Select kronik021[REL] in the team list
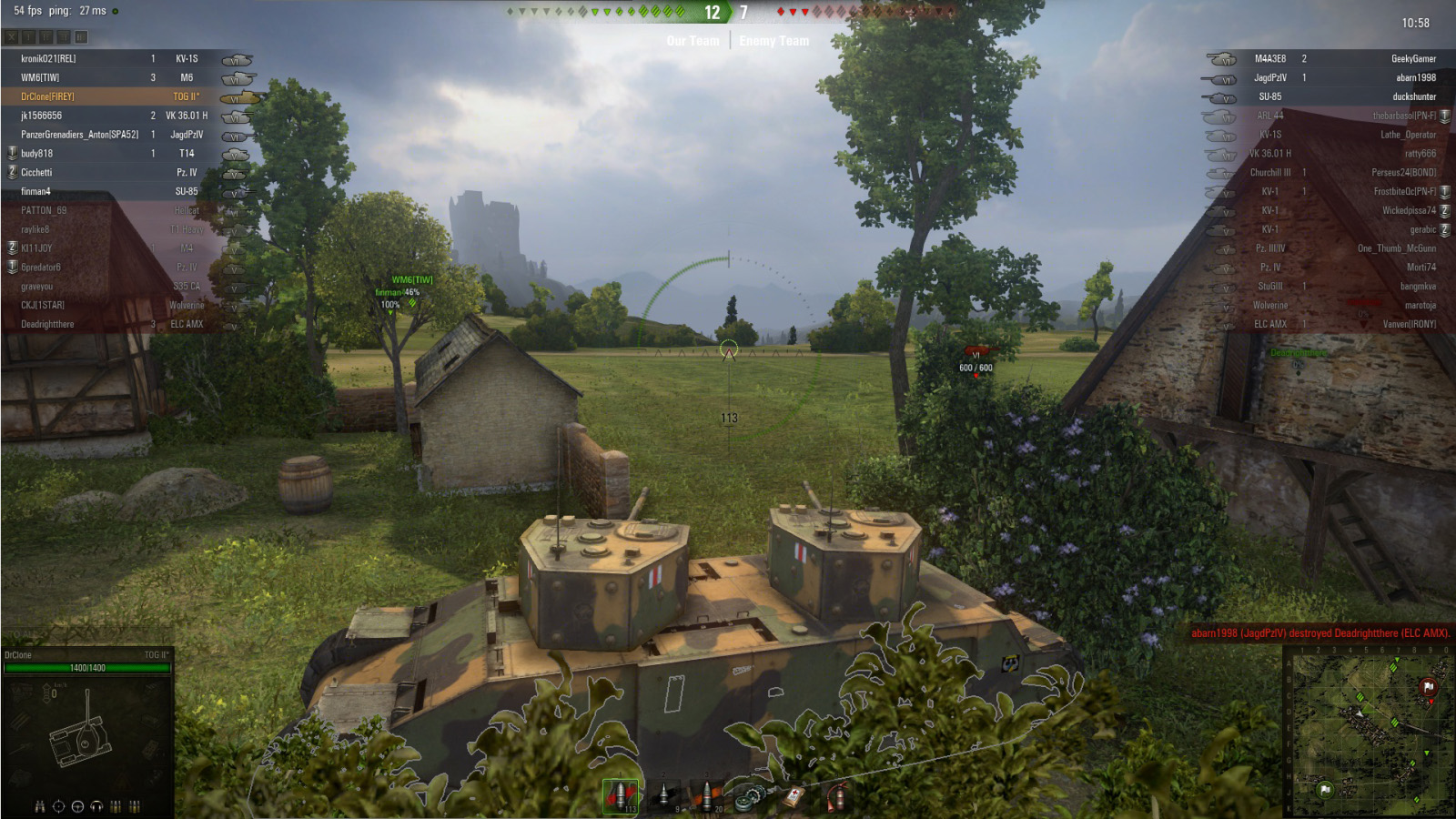Screen dimensions: 1456x819 pyautogui.click(x=49, y=58)
